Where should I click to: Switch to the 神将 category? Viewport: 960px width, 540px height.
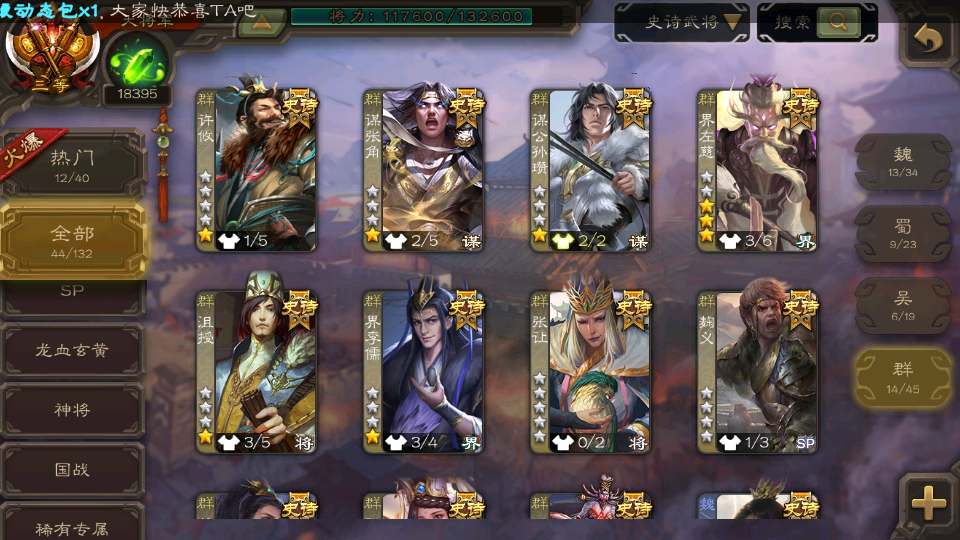pyautogui.click(x=72, y=410)
